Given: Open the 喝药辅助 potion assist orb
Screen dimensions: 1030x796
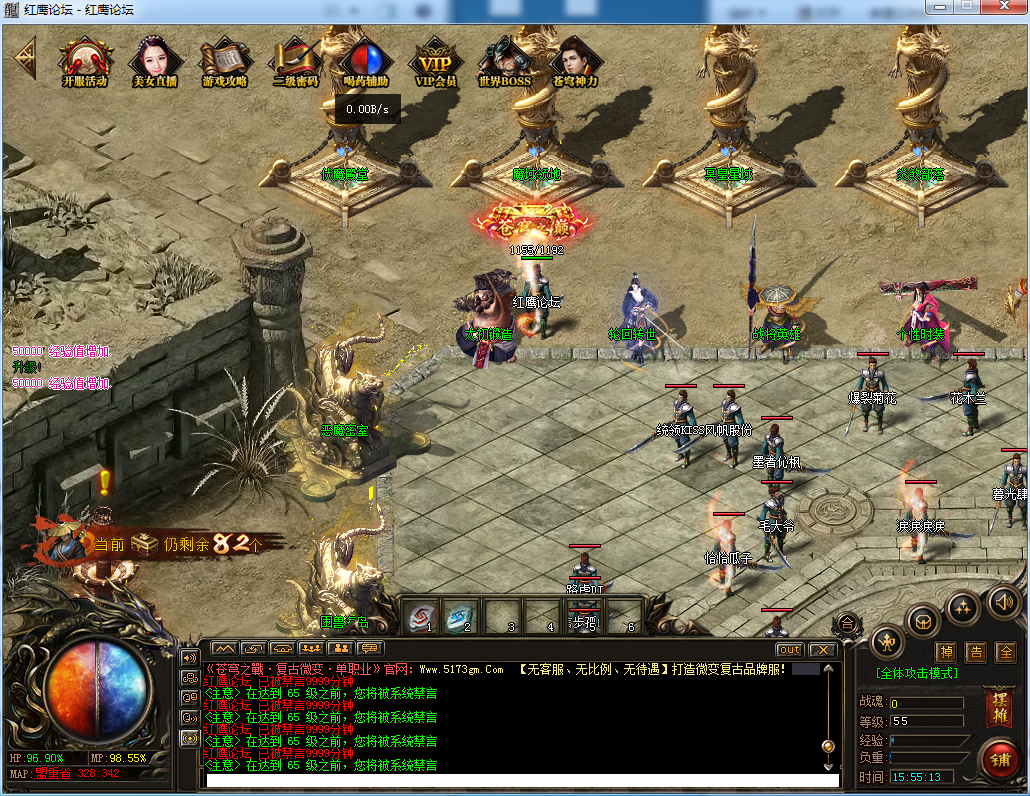Looking at the screenshot, I should coord(365,62).
